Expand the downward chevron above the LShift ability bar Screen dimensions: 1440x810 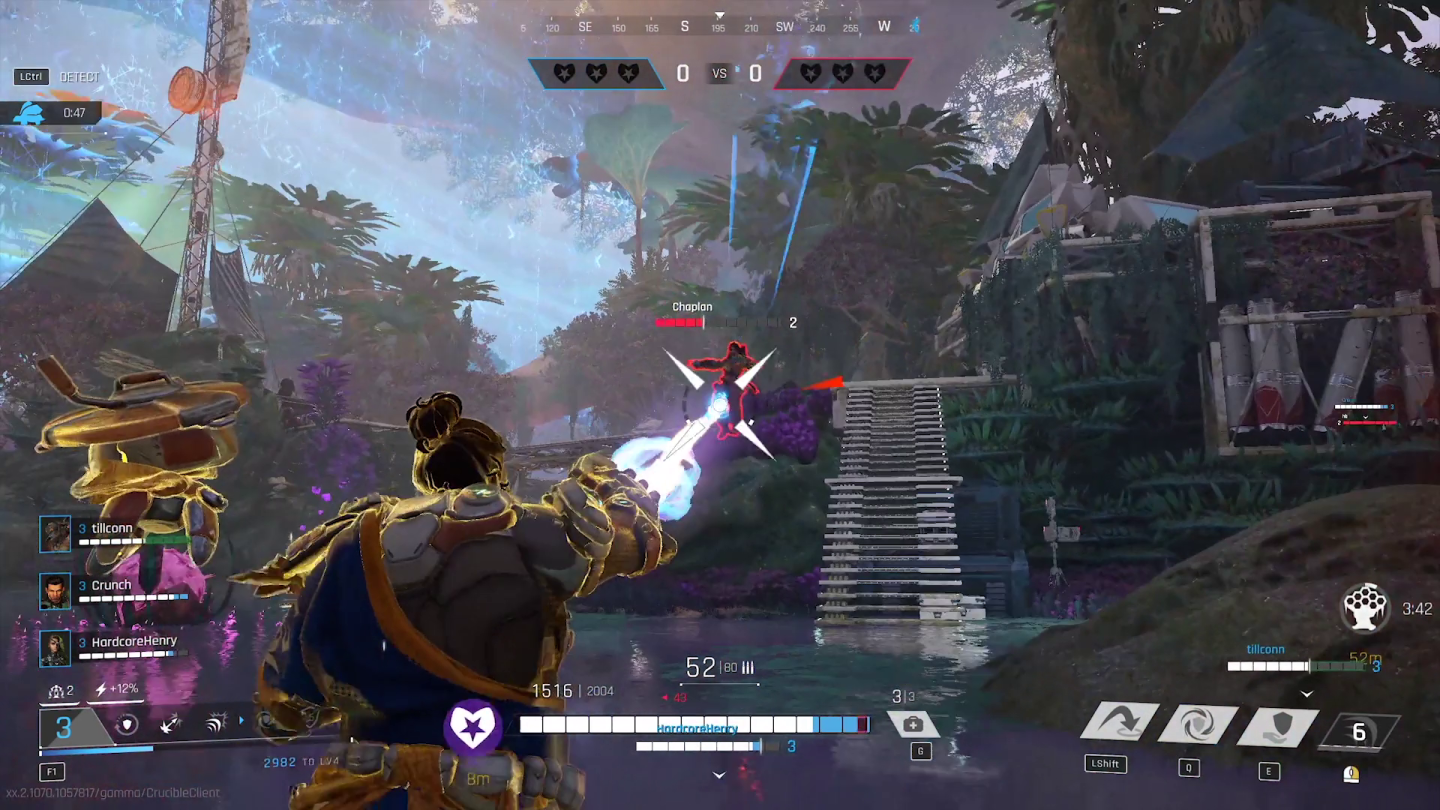1306,693
